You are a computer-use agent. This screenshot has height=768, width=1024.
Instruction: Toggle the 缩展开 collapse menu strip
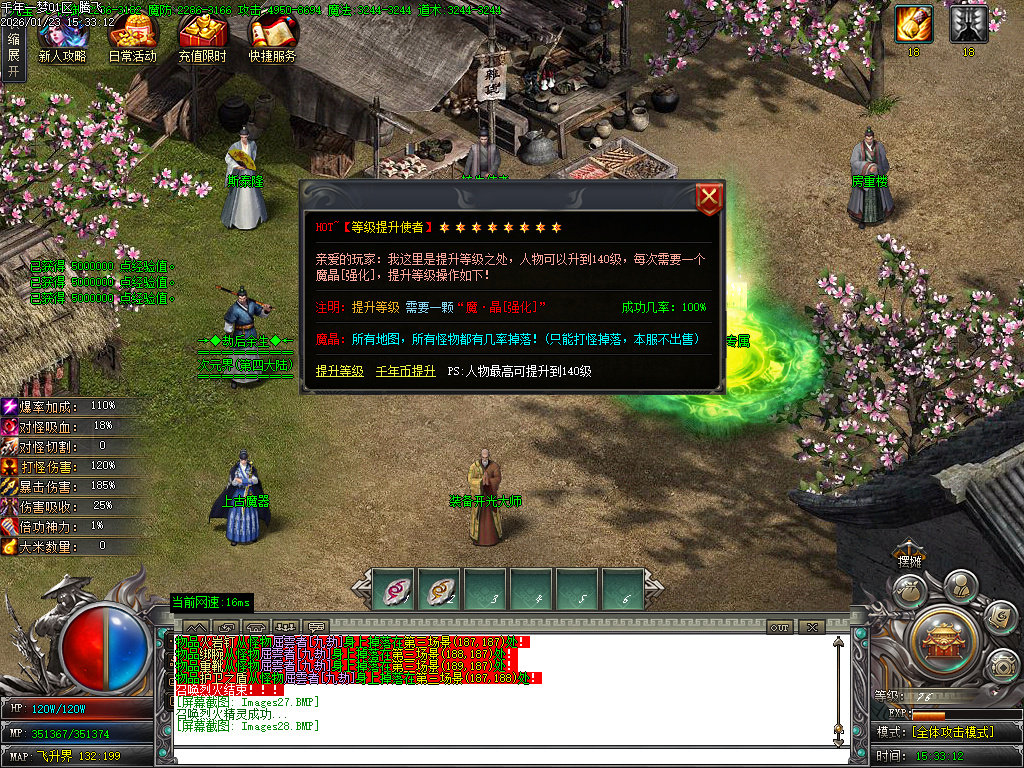click(x=13, y=54)
